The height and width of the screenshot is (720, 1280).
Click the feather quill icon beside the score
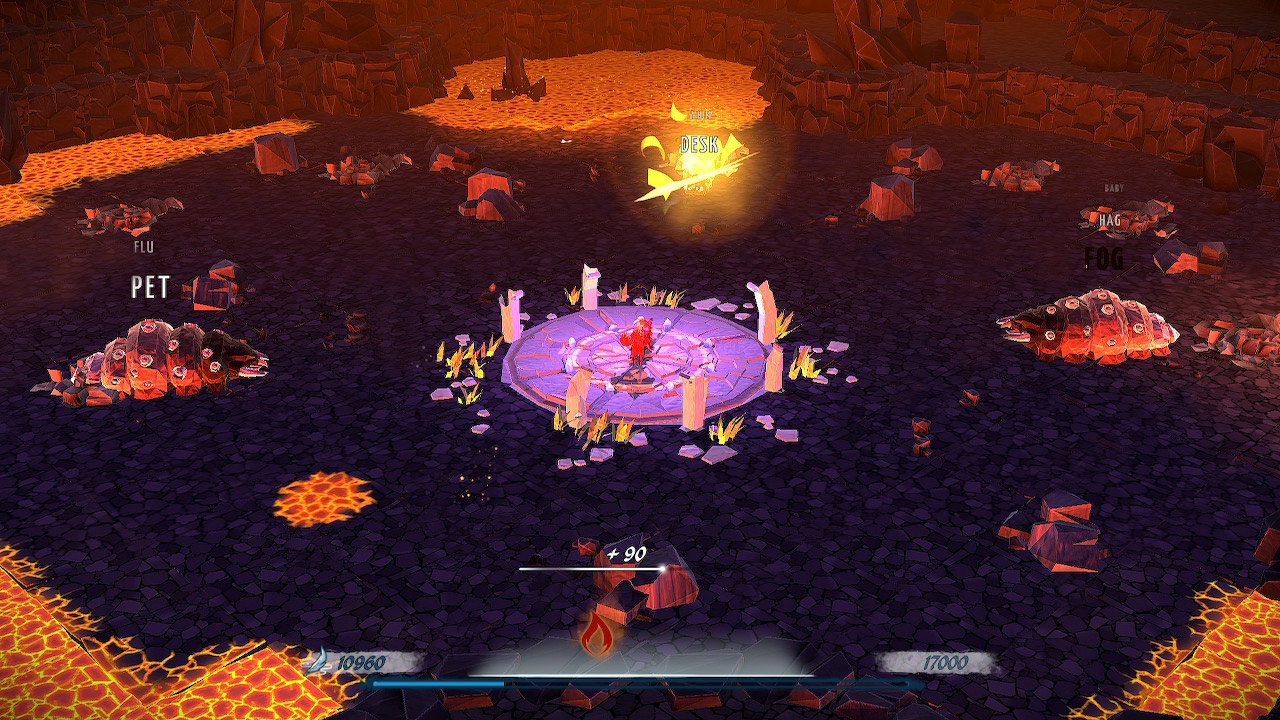pyautogui.click(x=318, y=660)
